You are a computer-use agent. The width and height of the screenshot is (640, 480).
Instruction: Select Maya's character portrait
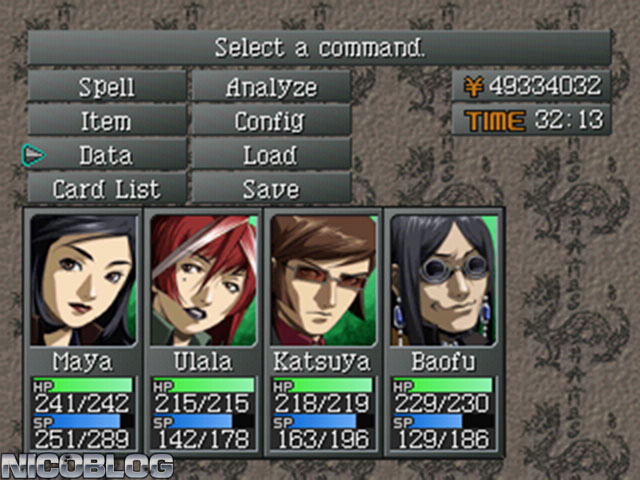click(x=83, y=280)
